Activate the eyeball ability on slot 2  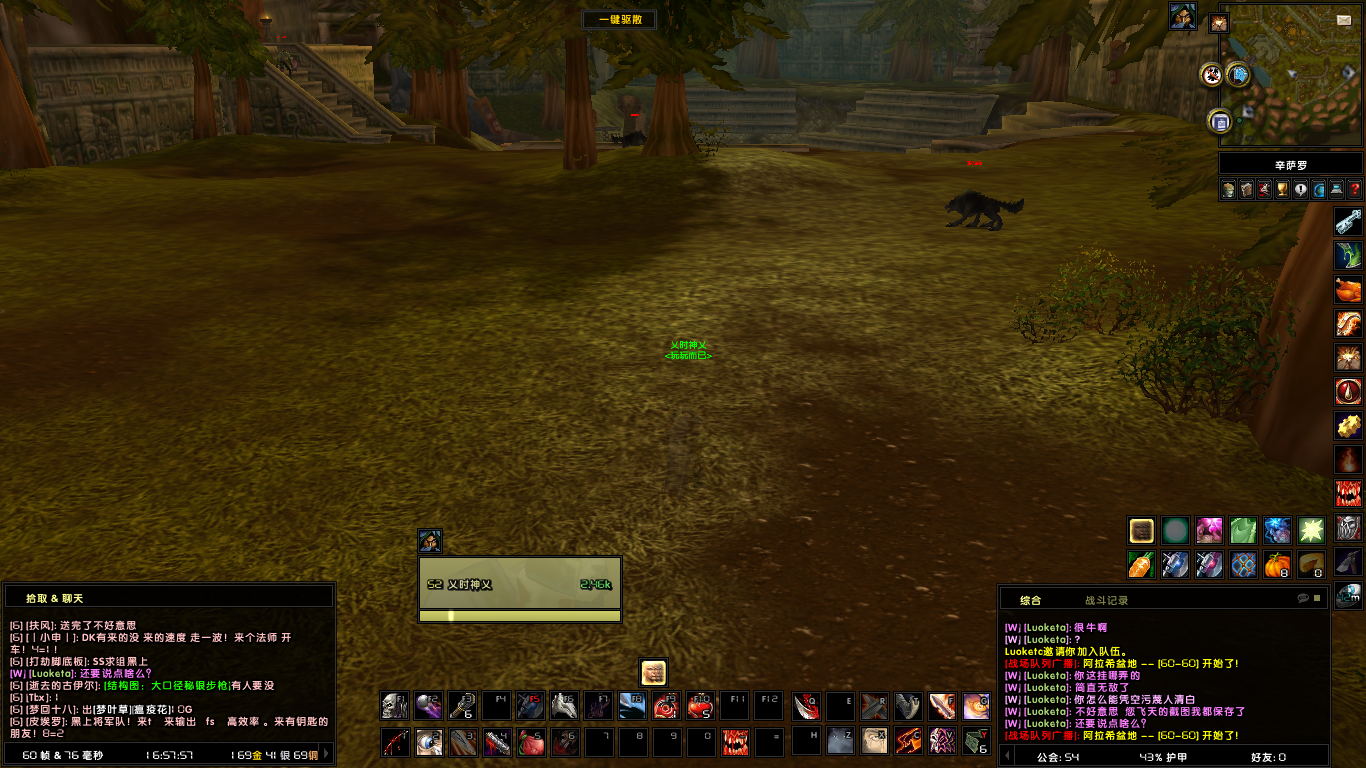pyautogui.click(x=429, y=742)
